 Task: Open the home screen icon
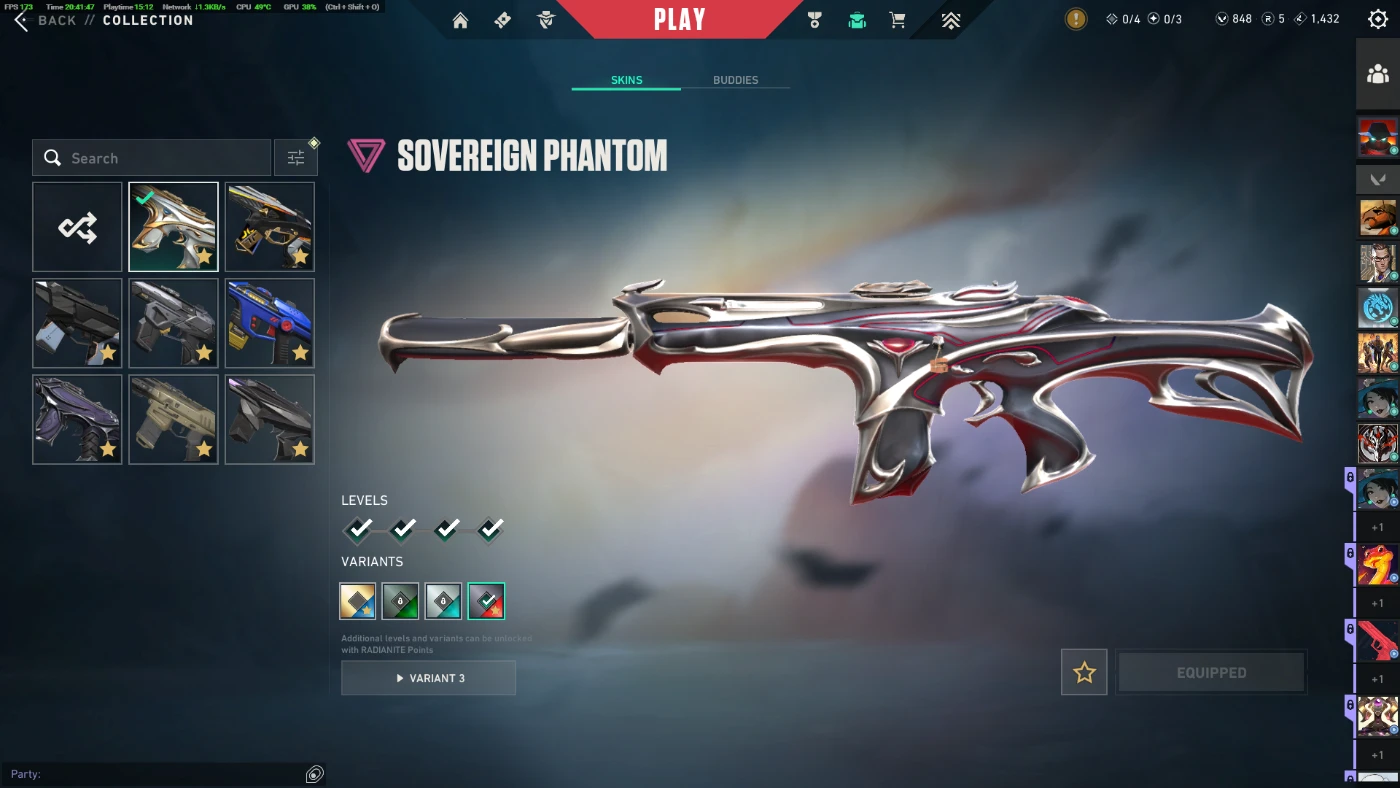460,20
